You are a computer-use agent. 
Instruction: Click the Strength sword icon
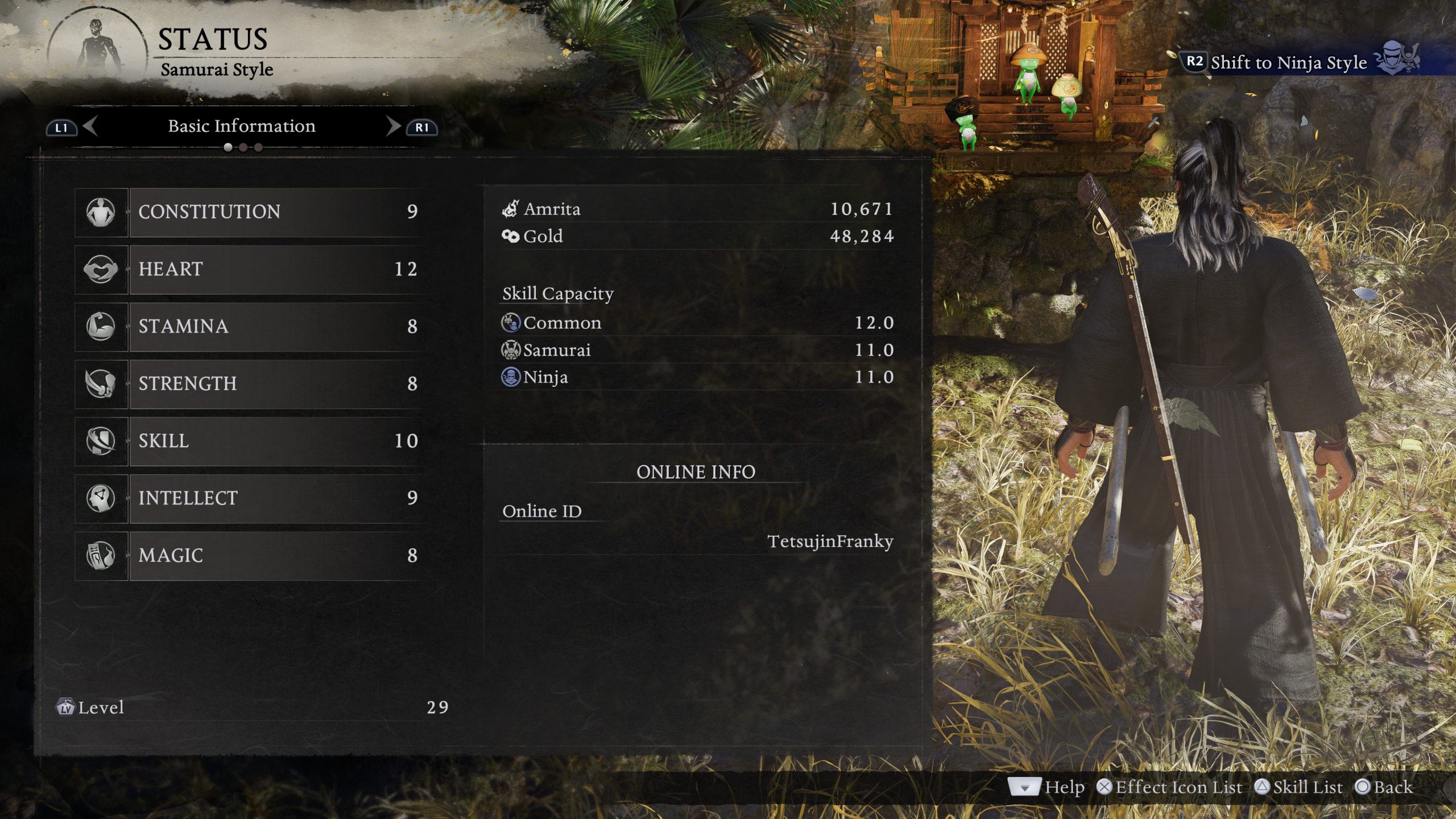[101, 383]
